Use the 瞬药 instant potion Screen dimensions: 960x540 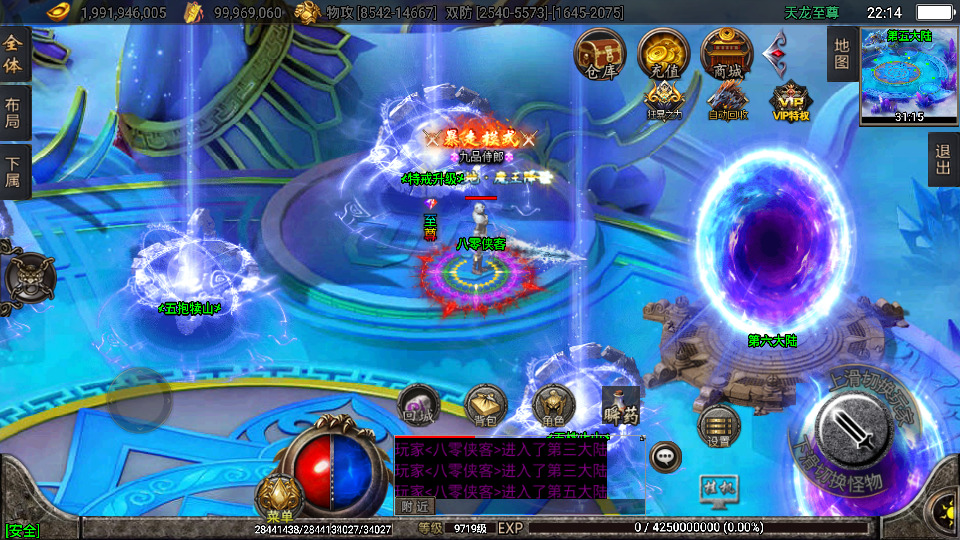click(620, 406)
